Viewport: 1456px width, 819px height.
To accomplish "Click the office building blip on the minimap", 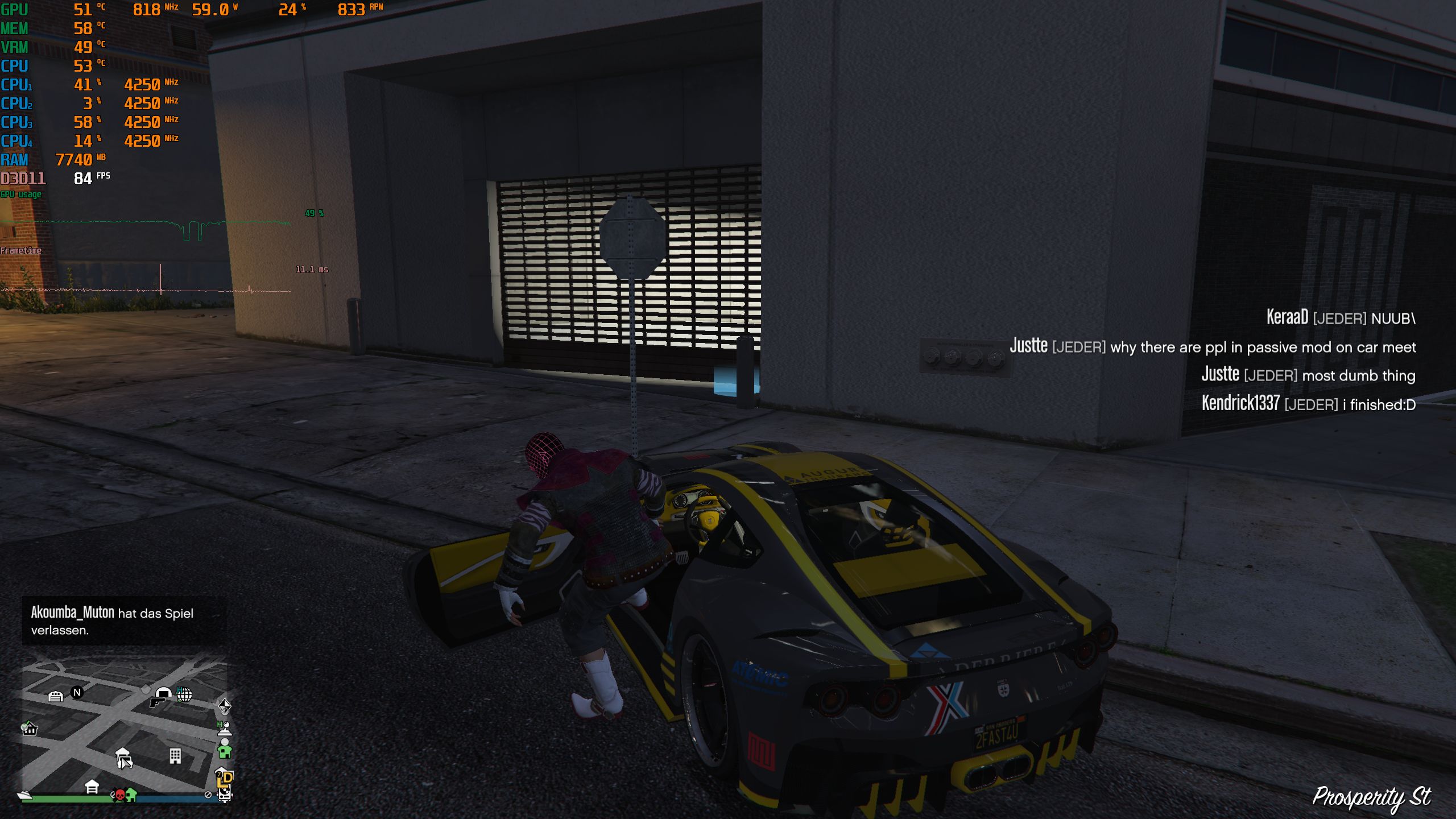I will [175, 756].
